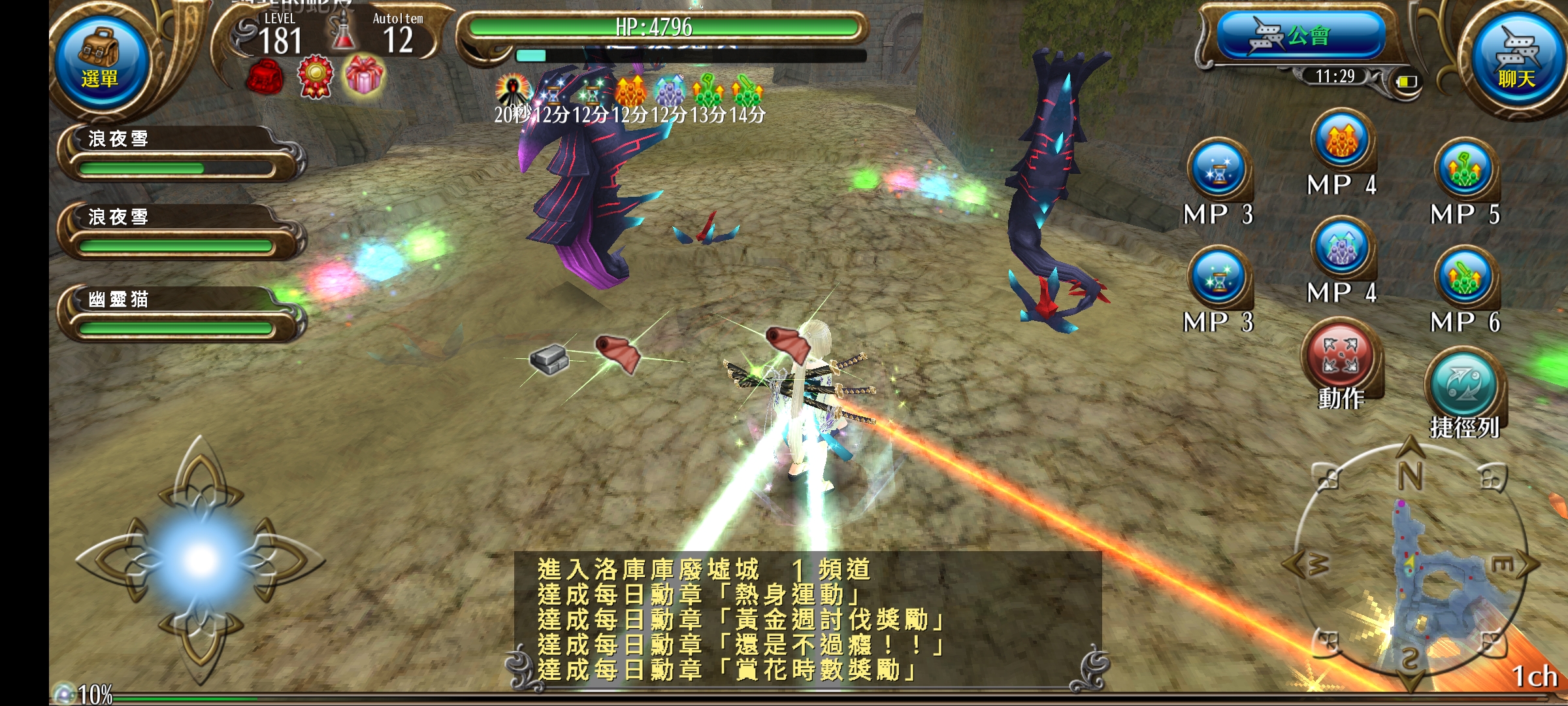Screen dimensions: 1568x706
Task: Switch shortcut bar with 捷徑列 button
Action: [1463, 387]
